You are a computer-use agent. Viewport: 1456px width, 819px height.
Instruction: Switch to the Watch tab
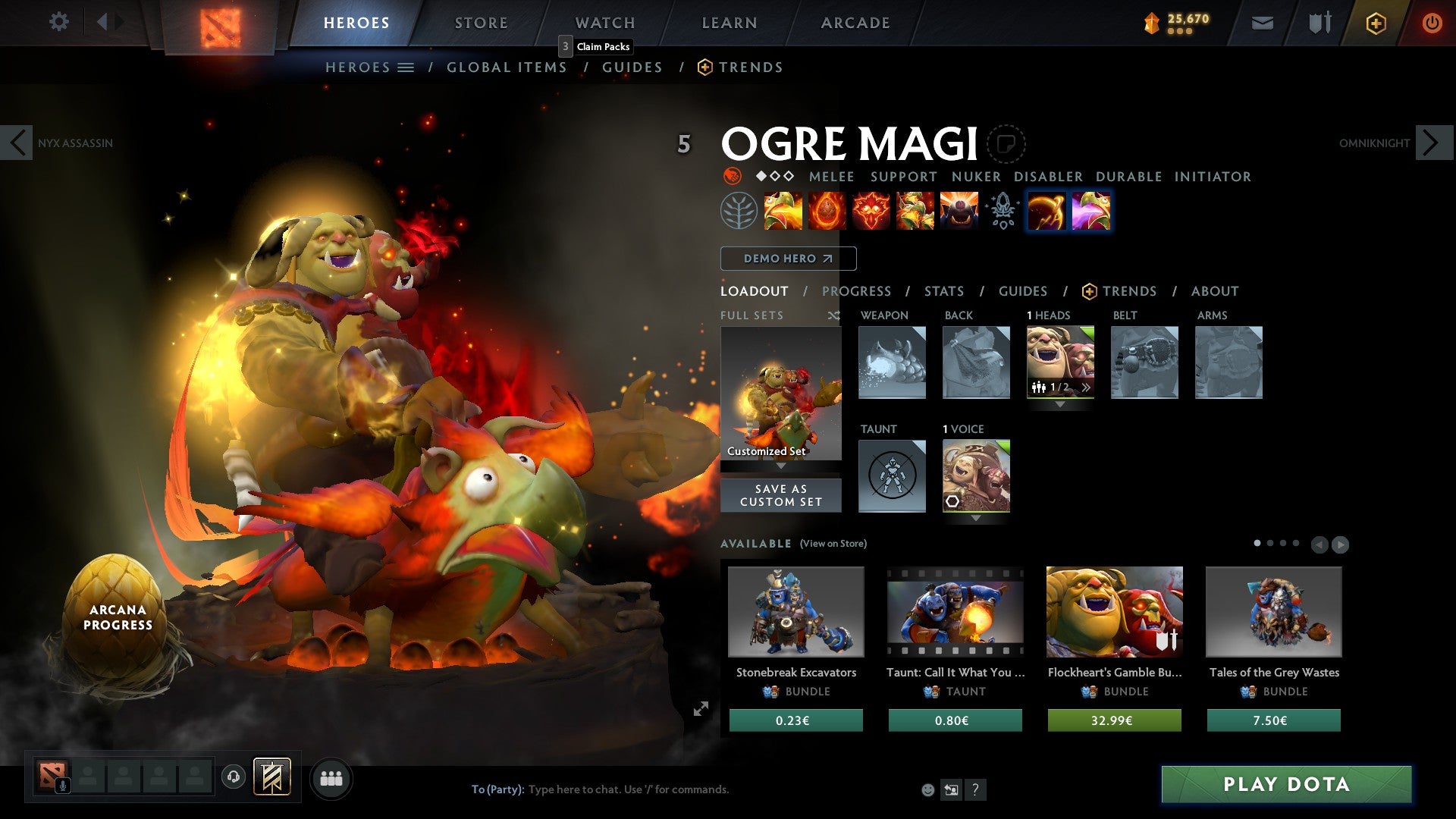[604, 23]
